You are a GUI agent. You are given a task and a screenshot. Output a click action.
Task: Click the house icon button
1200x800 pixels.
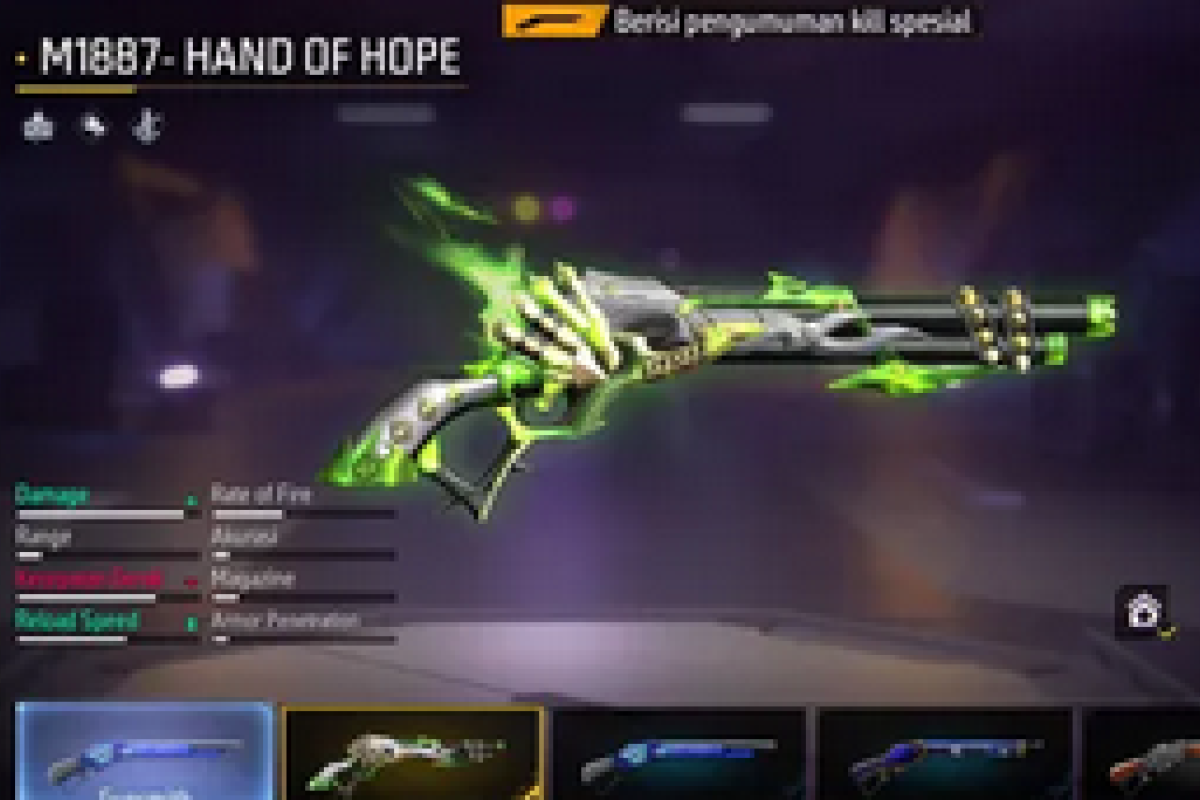pyautogui.click(x=1142, y=612)
